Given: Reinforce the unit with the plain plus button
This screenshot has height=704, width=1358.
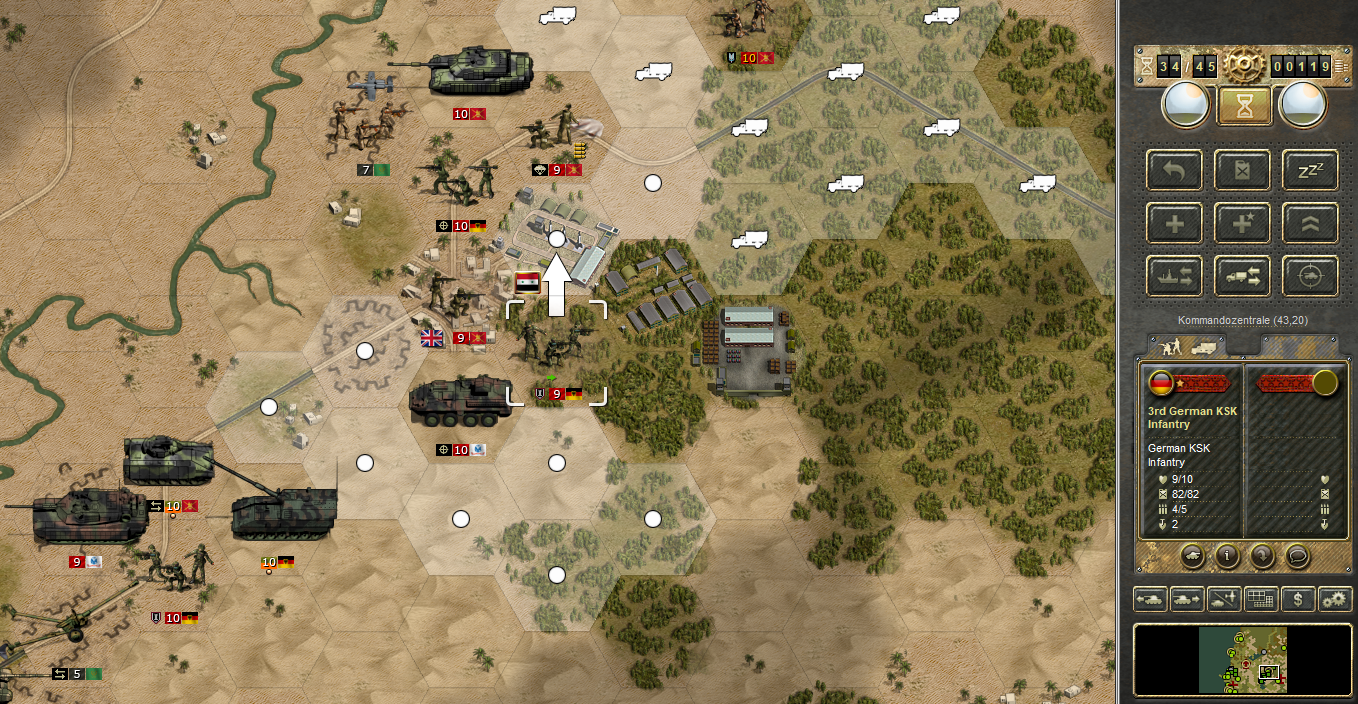Looking at the screenshot, I should tap(1175, 223).
